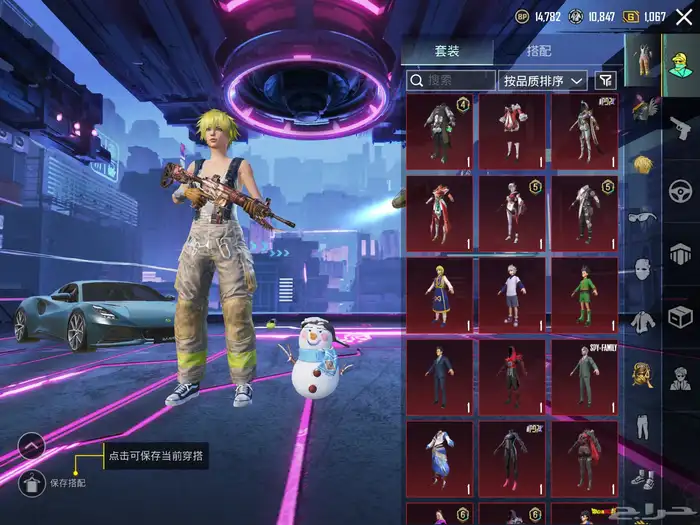The height and width of the screenshot is (525, 700).
Task: Close the wardrobe screen with the X
Action: pyautogui.click(x=684, y=16)
